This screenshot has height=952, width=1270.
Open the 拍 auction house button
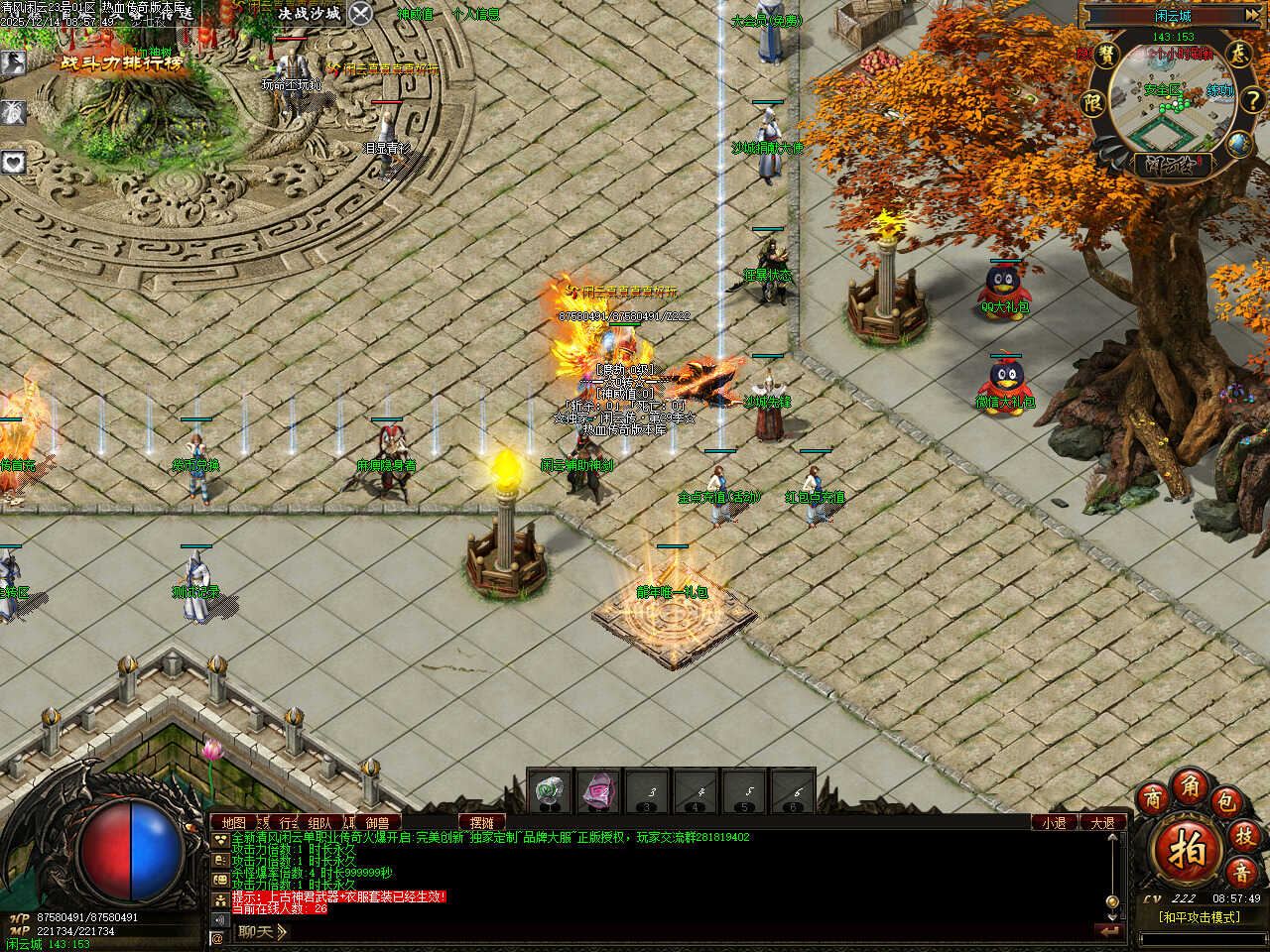point(1188,850)
